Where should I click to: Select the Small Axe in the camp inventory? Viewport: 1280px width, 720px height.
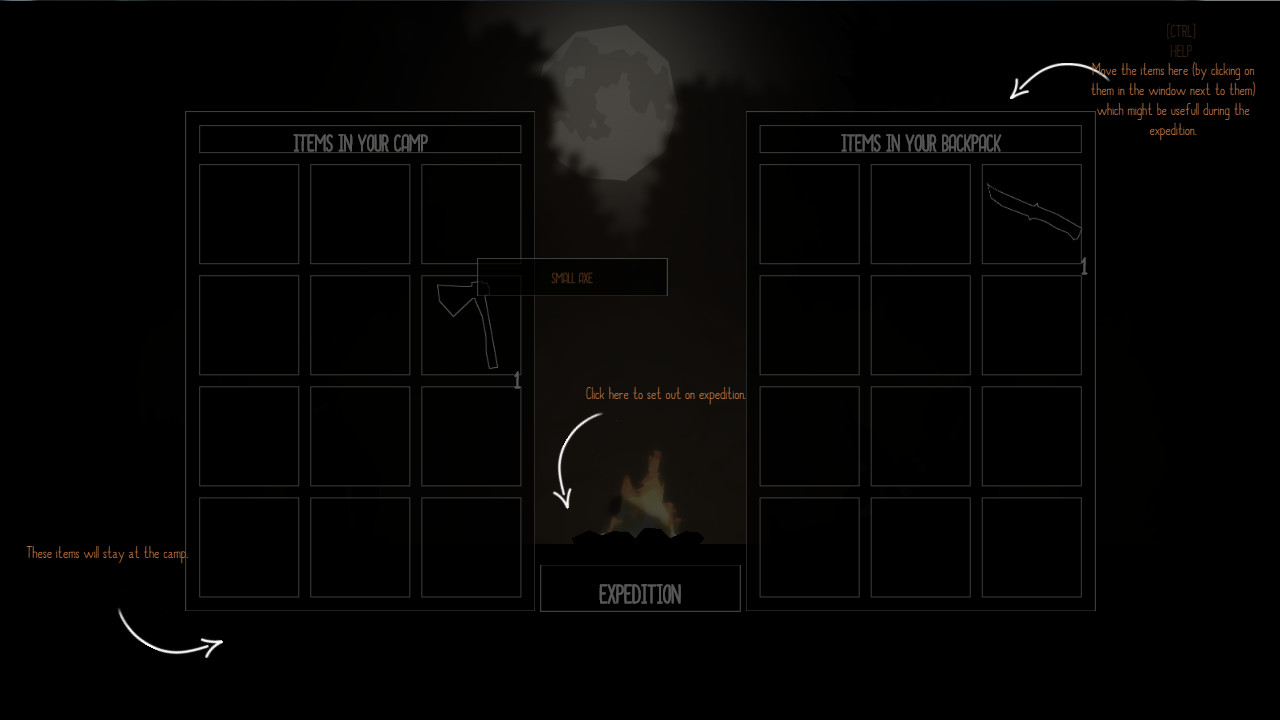tap(470, 324)
